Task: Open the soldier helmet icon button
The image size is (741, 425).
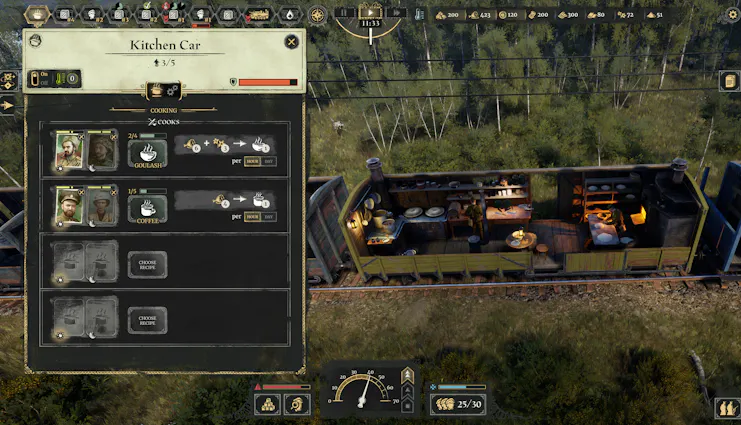Action: click(297, 405)
